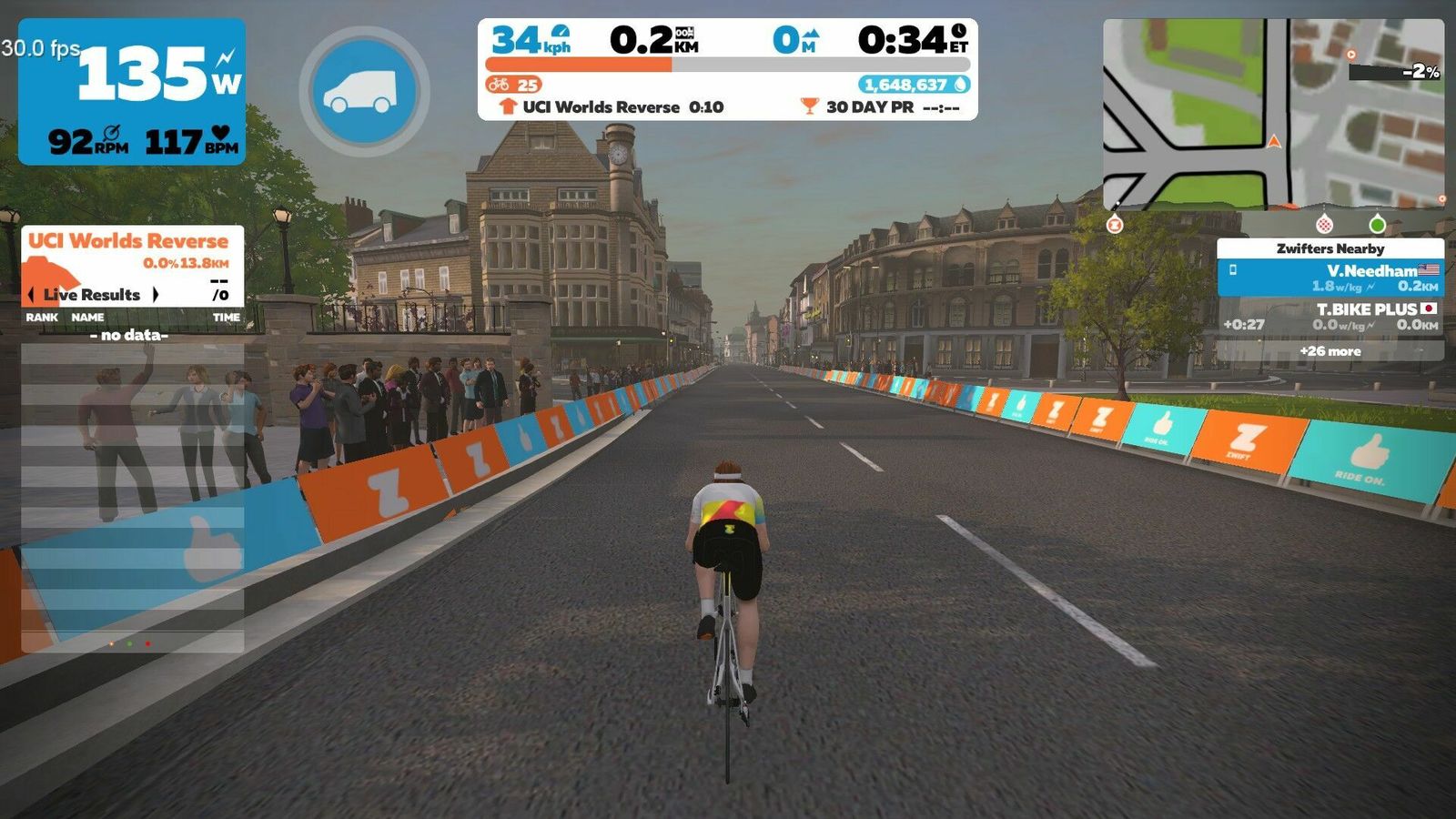Activate the van draft power-up icon
Image resolution: width=1456 pixels, height=819 pixels.
pyautogui.click(x=364, y=91)
